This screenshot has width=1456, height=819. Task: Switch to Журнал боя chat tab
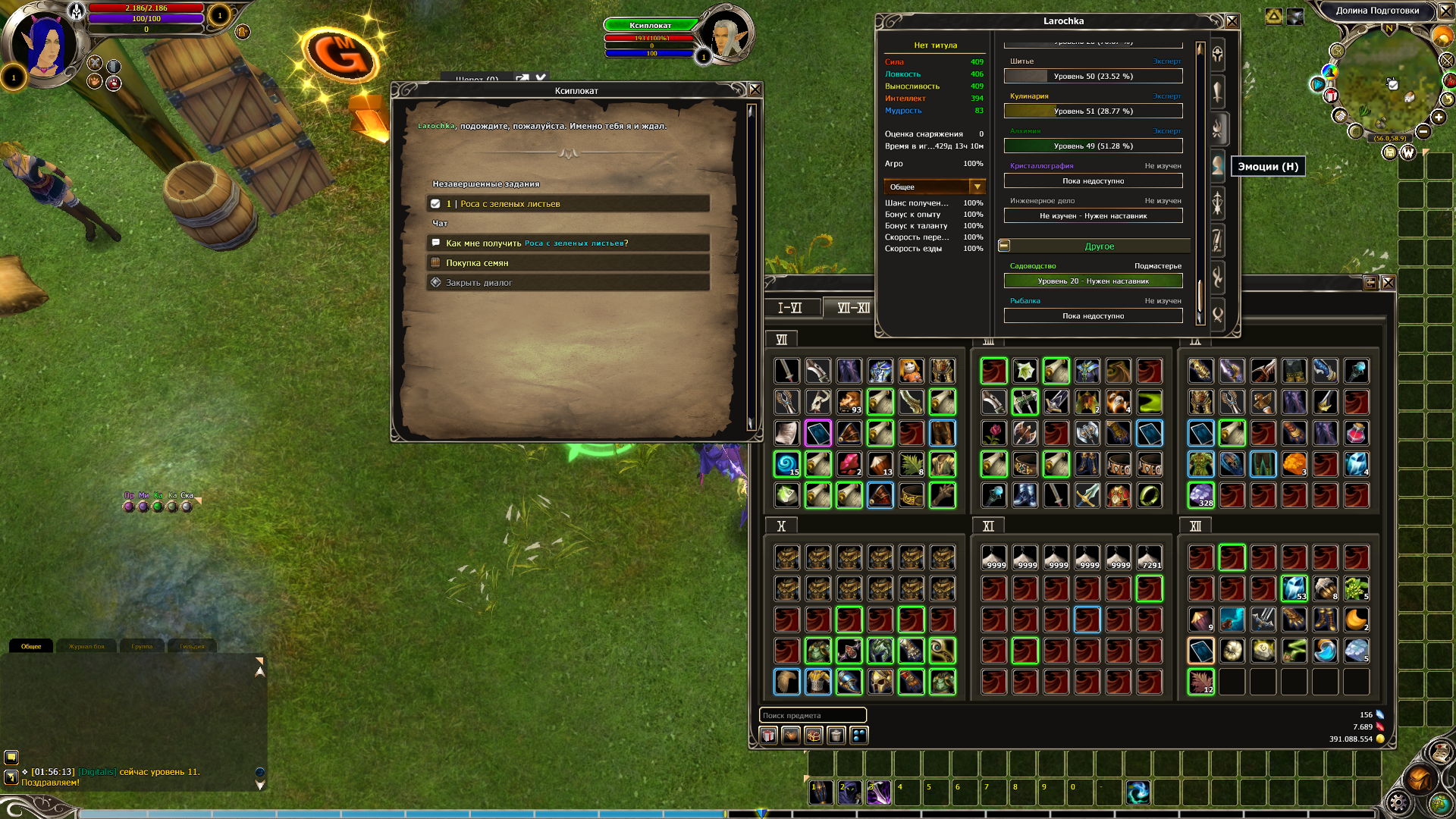click(x=86, y=647)
